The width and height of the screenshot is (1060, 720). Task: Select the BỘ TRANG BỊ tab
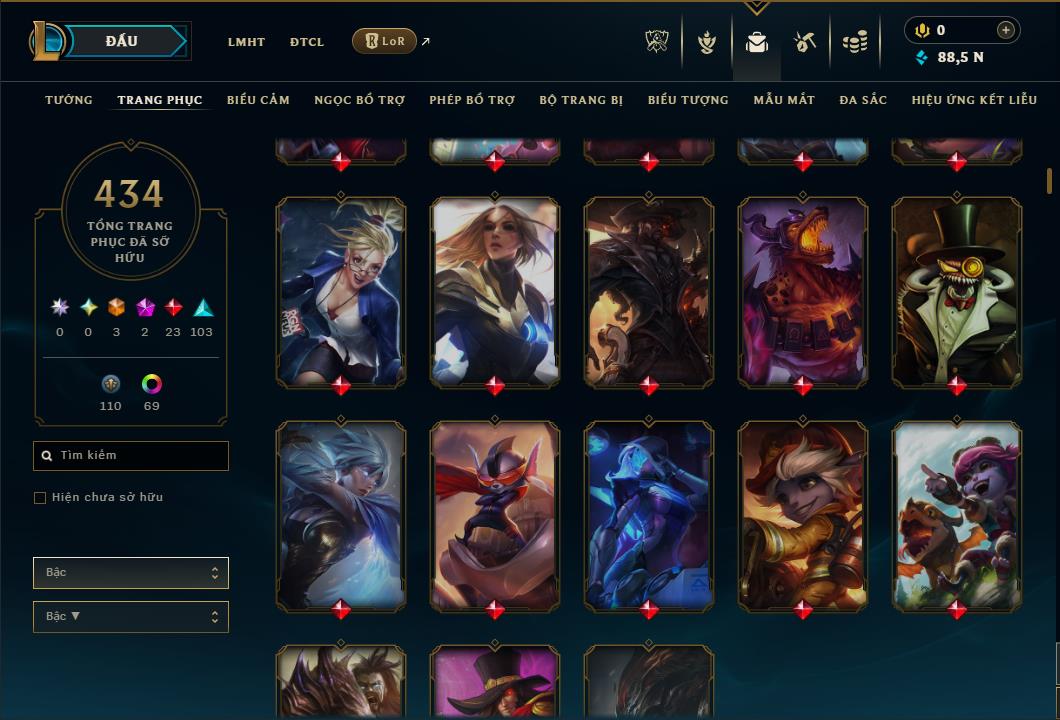581,100
